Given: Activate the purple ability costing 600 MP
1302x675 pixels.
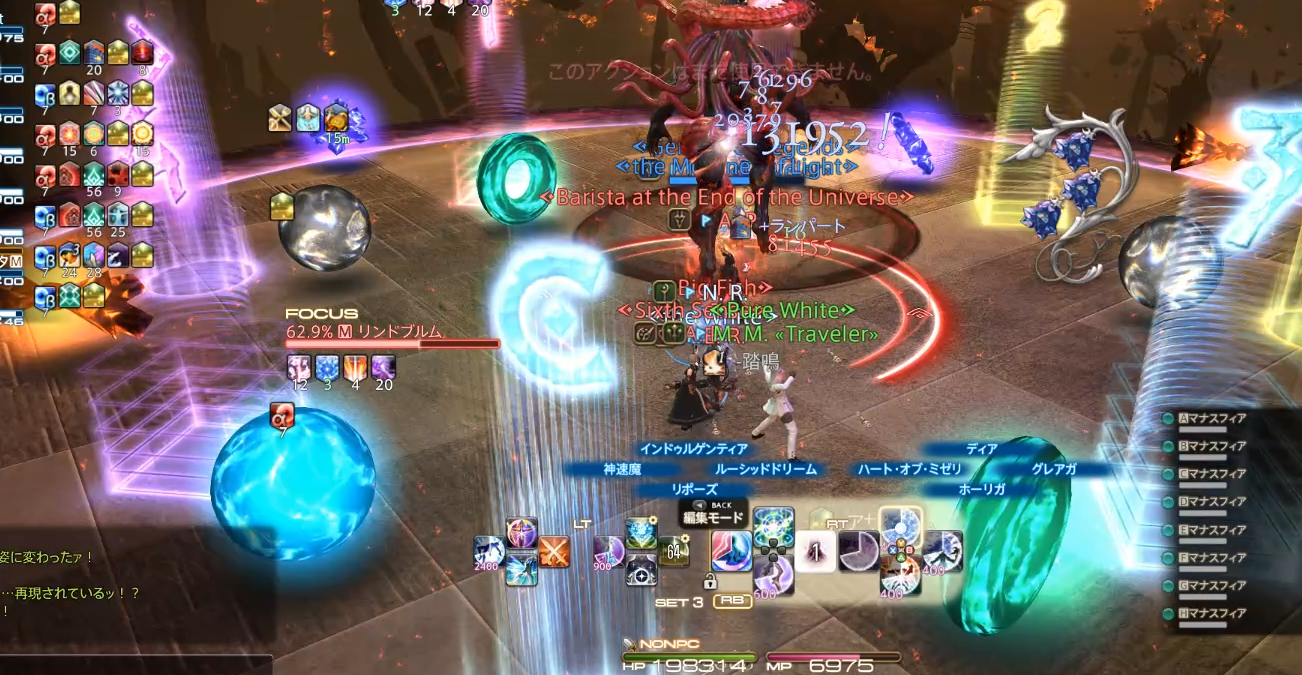Looking at the screenshot, I should (x=773, y=577).
